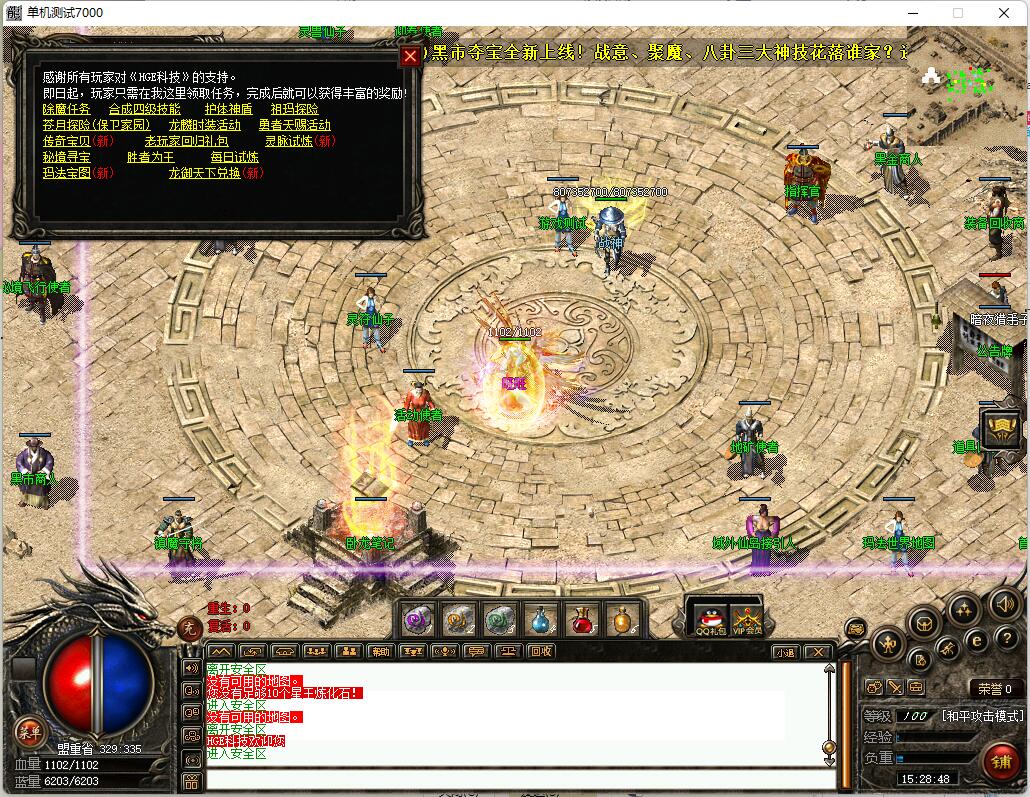This screenshot has width=1030, height=797.
Task: Open the QQ礼包 gift icon
Action: 708,619
